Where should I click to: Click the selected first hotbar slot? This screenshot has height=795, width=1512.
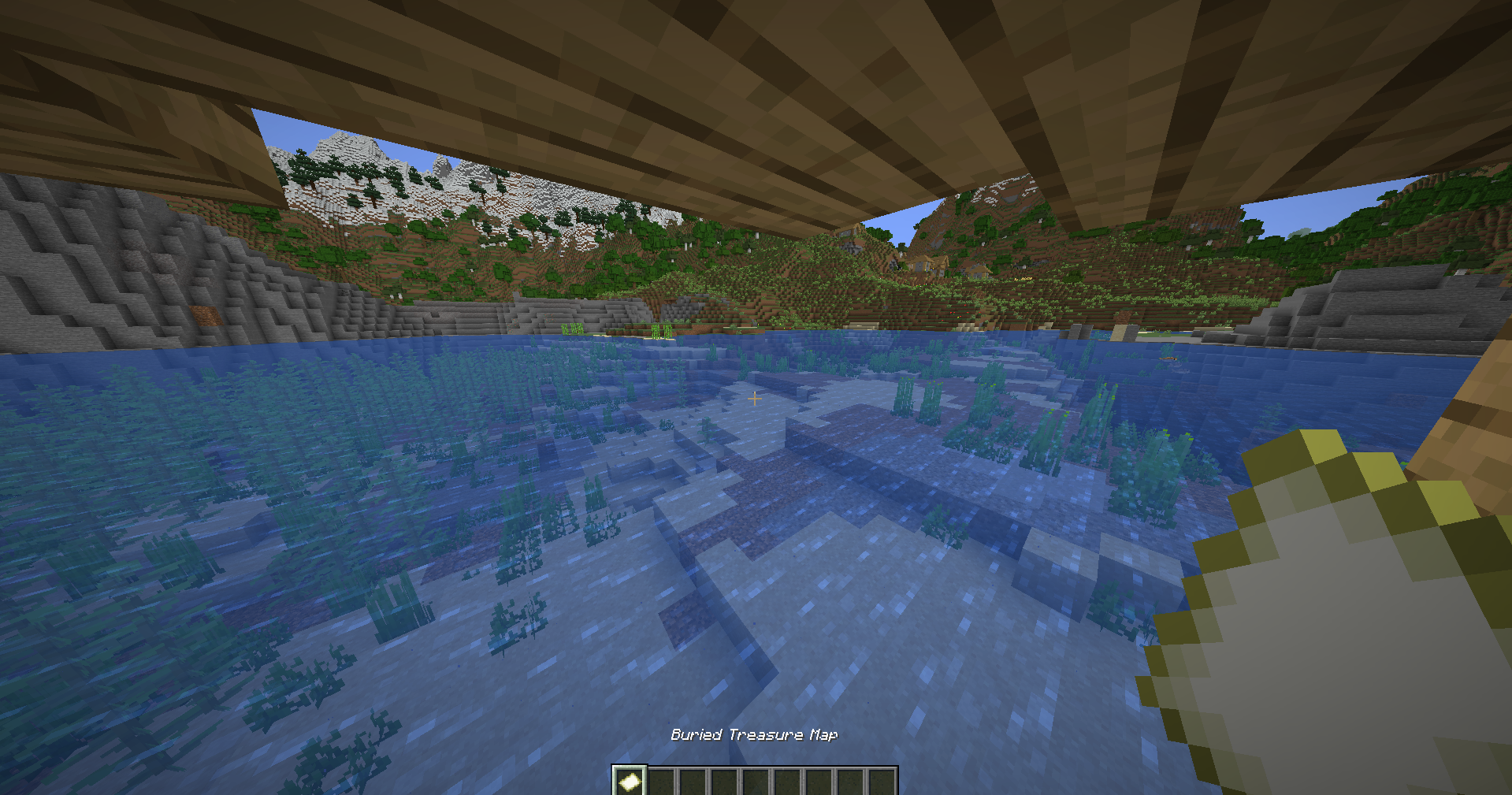(630, 778)
